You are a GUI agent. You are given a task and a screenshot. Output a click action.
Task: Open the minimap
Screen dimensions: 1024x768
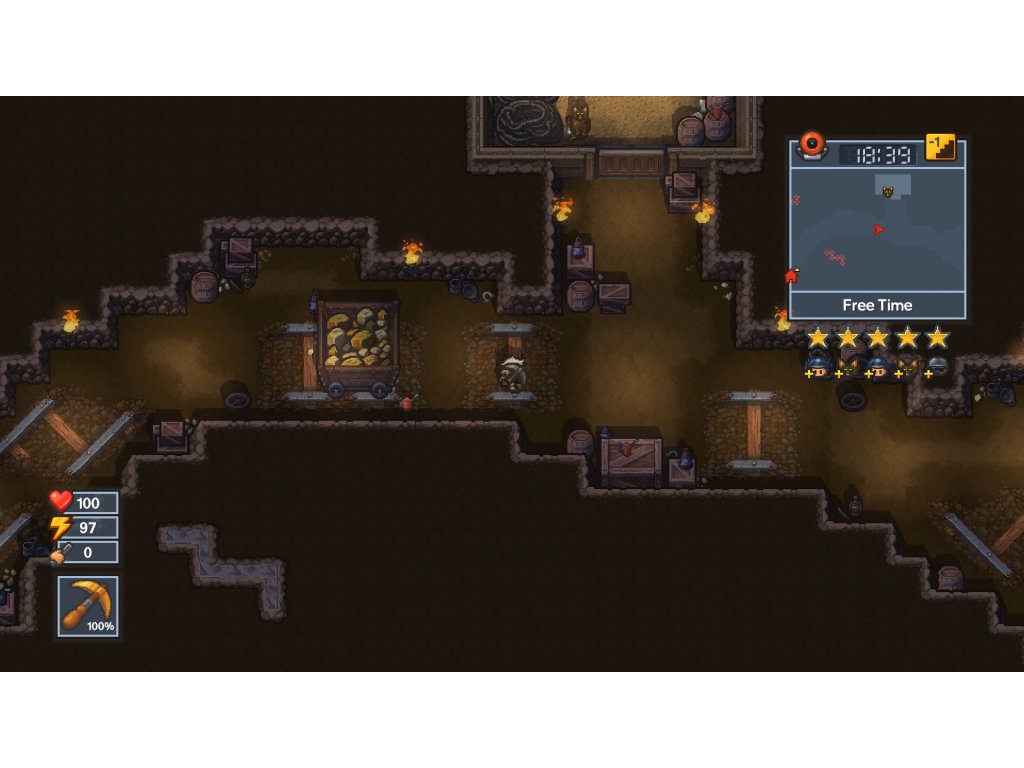(877, 230)
